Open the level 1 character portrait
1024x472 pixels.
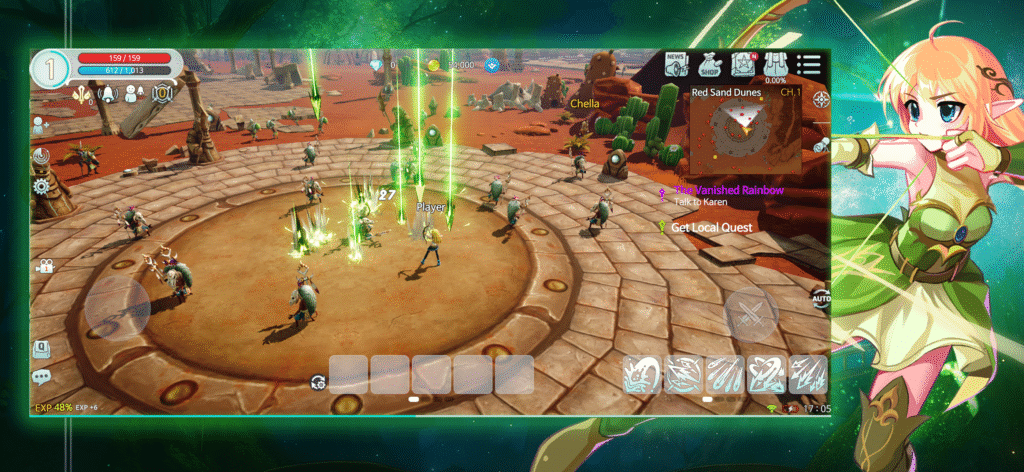point(50,69)
